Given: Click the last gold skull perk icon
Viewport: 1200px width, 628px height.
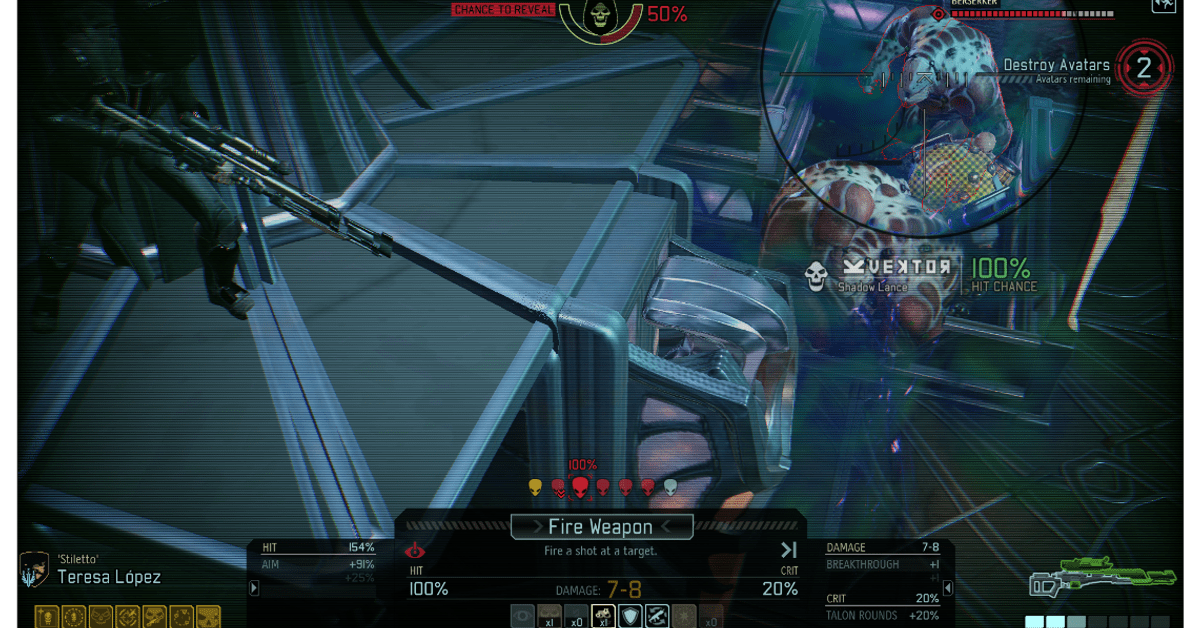Looking at the screenshot, I should (207, 617).
